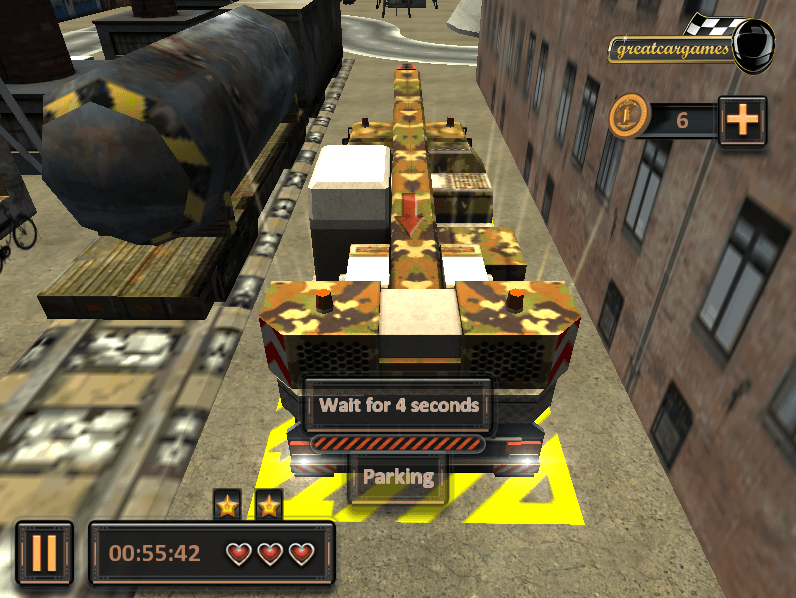Pause the game with the pause button

44,553
